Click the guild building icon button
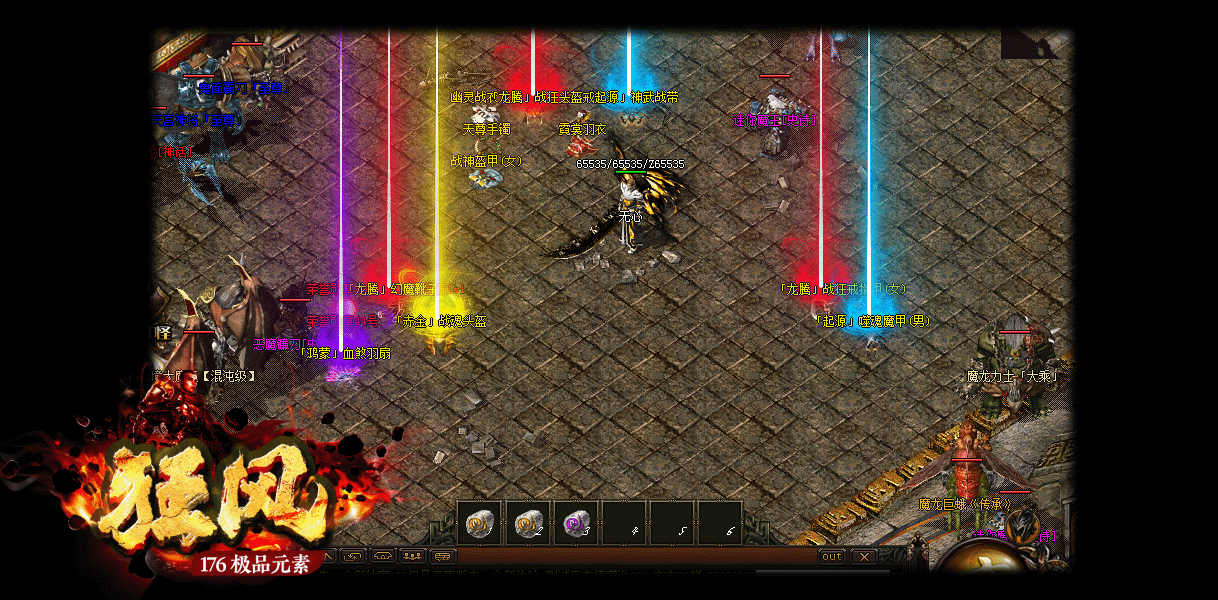Screen dimensions: 1218x600 (x=382, y=556)
